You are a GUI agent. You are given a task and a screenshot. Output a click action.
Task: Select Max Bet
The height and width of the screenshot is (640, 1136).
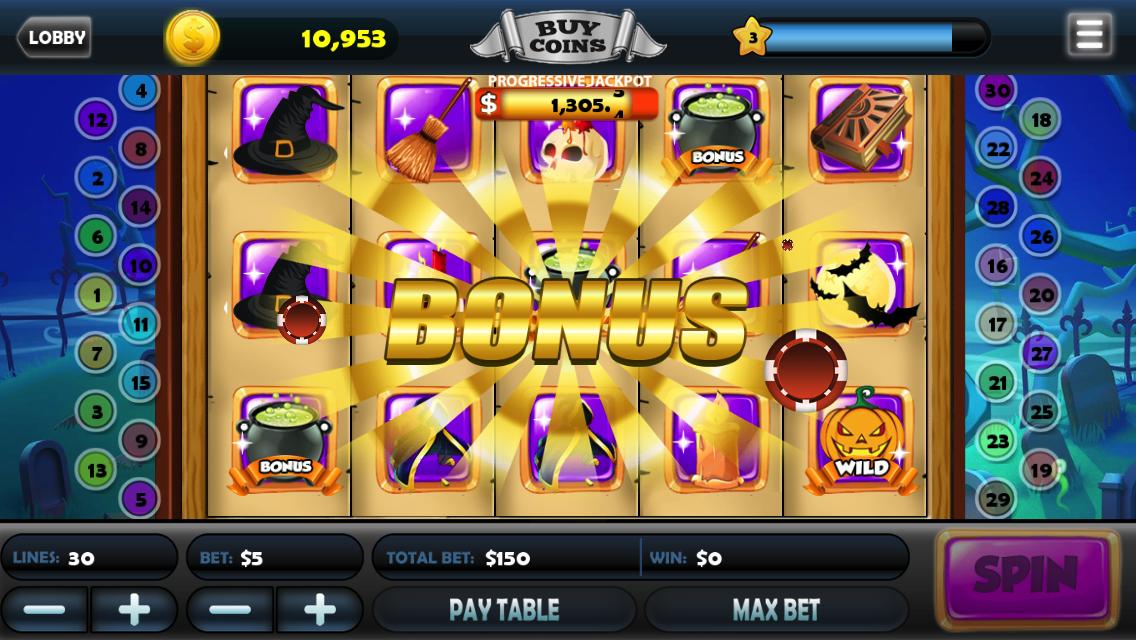point(776,609)
